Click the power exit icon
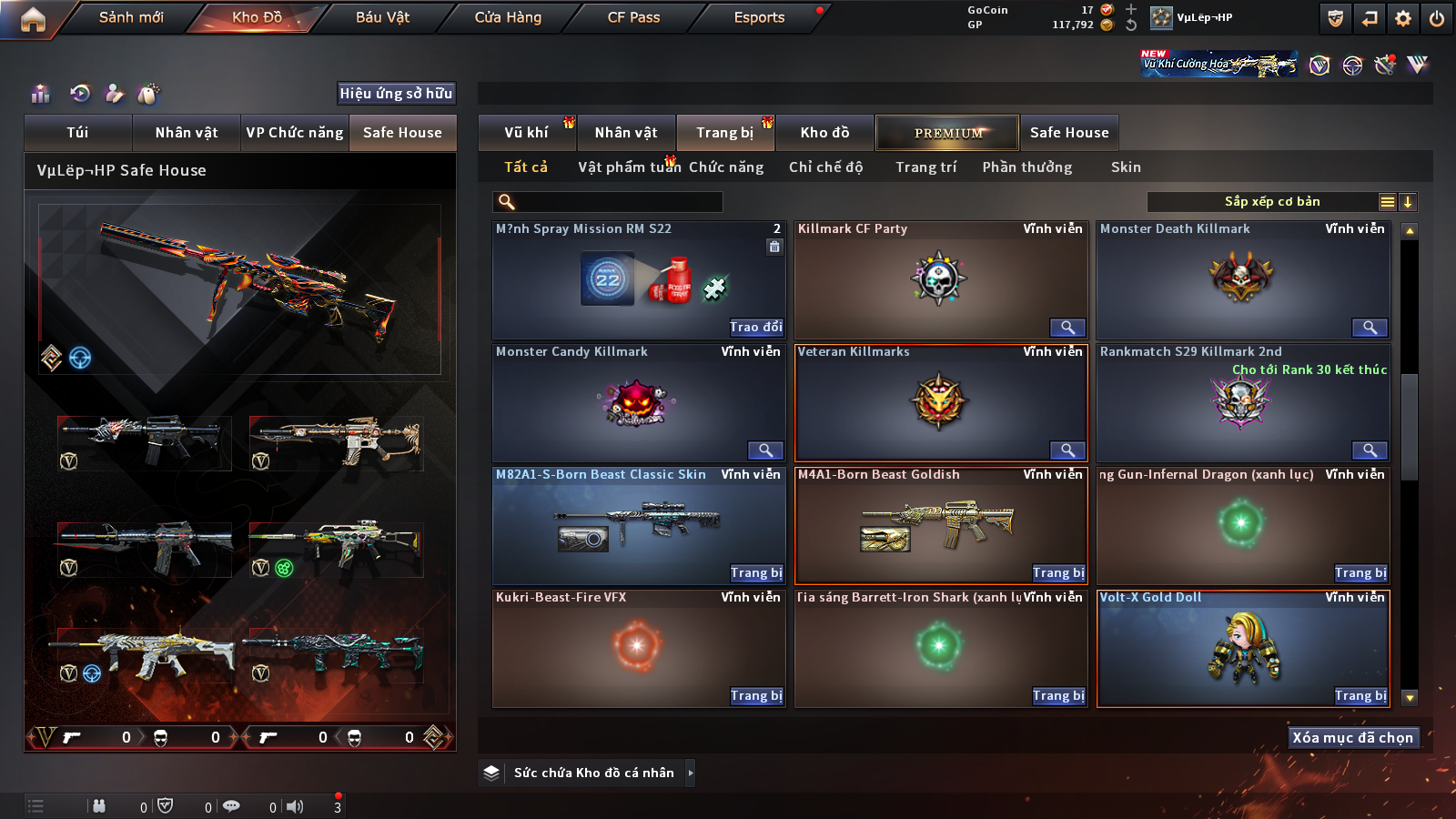 1437,18
